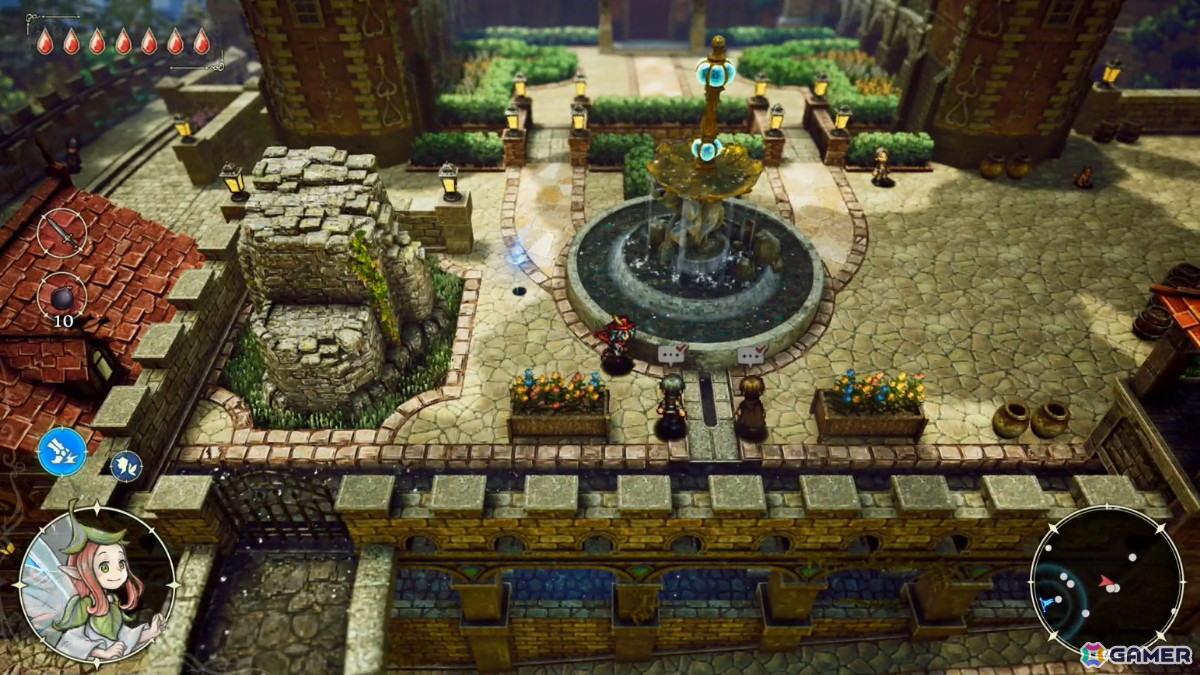
Task: Click the GAMER watermark logo
Action: 1136,654
